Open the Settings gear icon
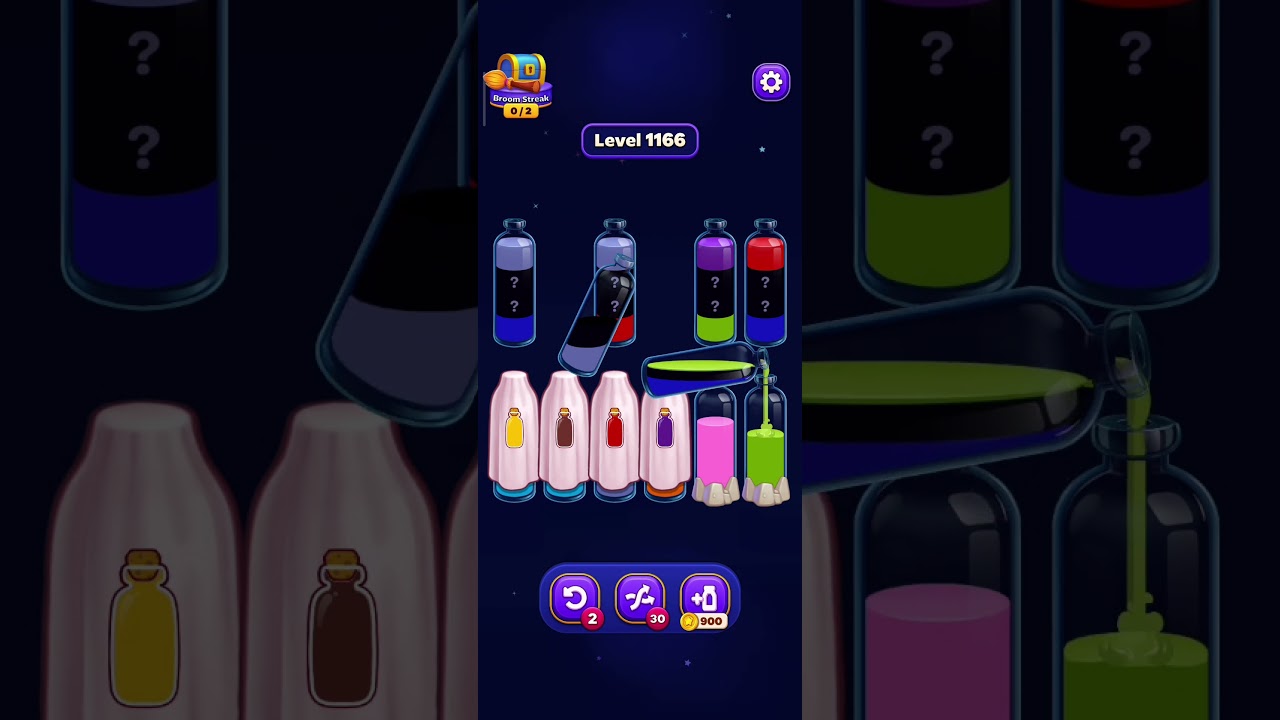 click(770, 82)
